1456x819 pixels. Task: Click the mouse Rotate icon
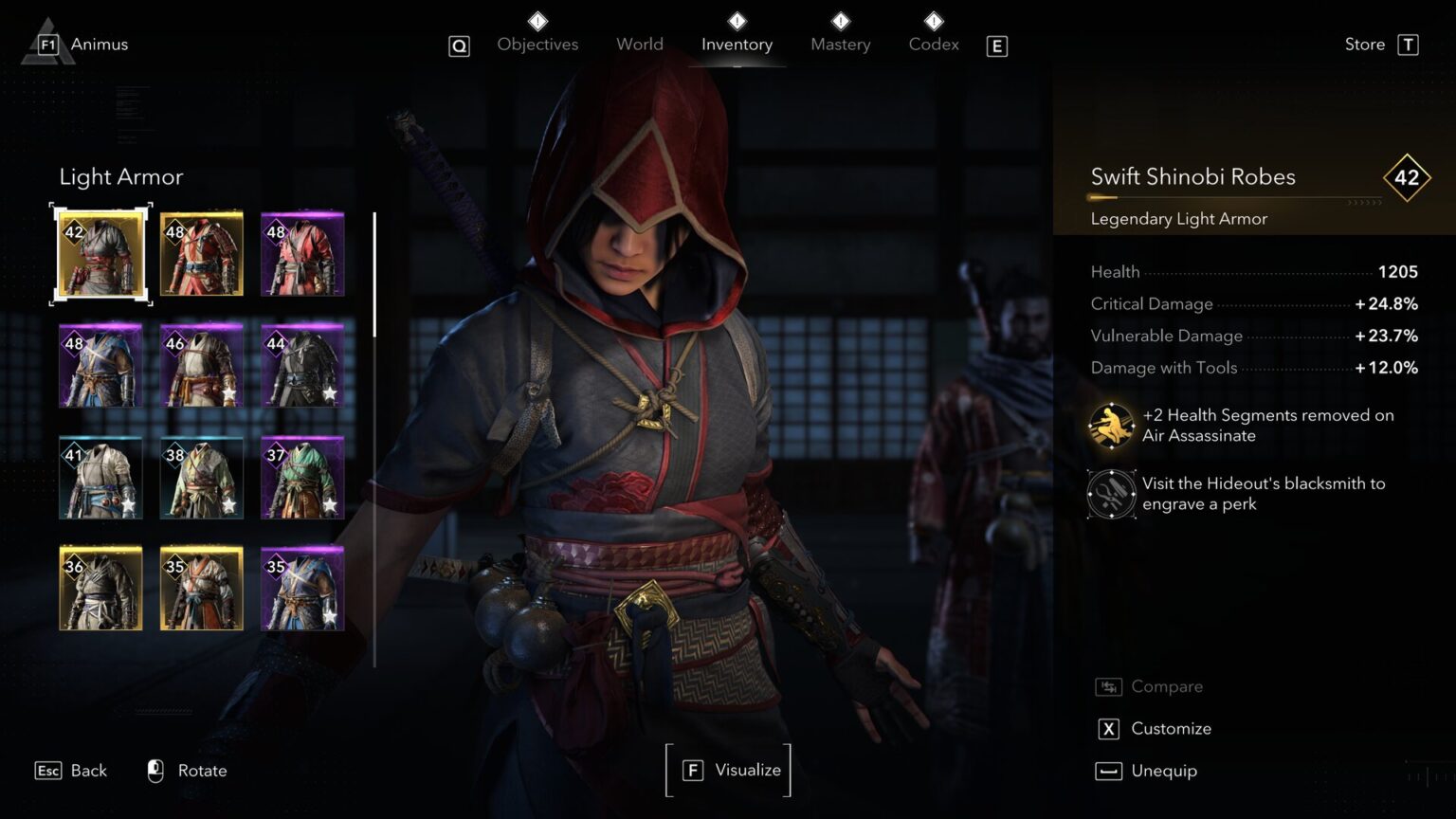click(x=155, y=770)
